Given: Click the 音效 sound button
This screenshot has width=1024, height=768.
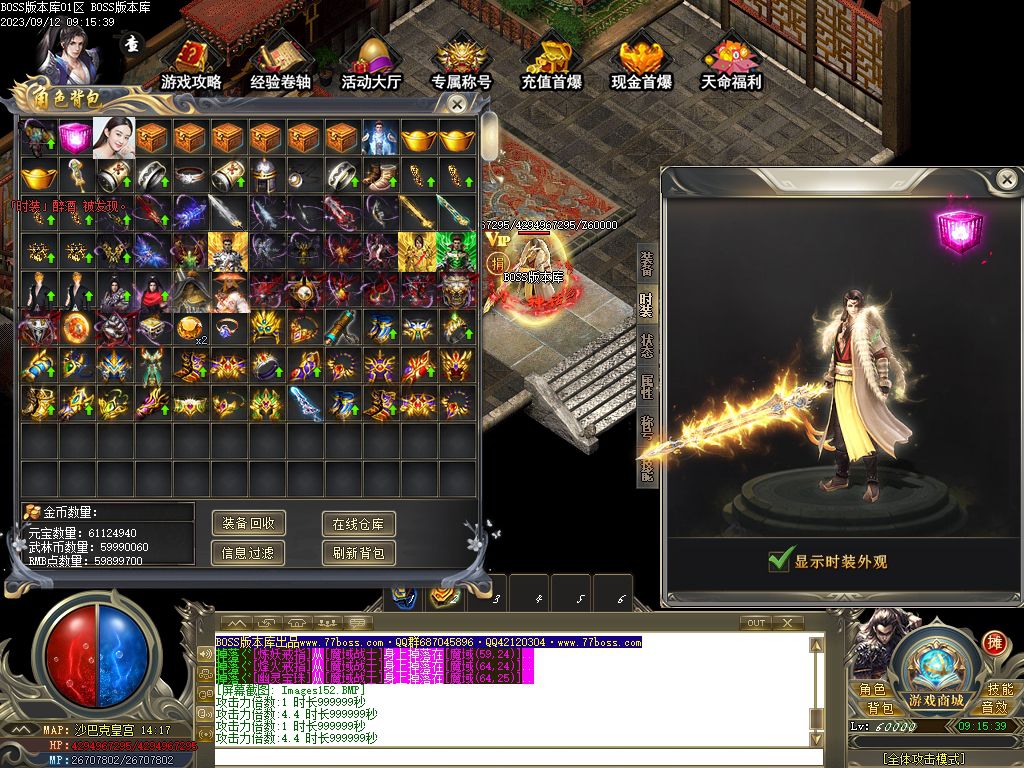Looking at the screenshot, I should pyautogui.click(x=995, y=707).
